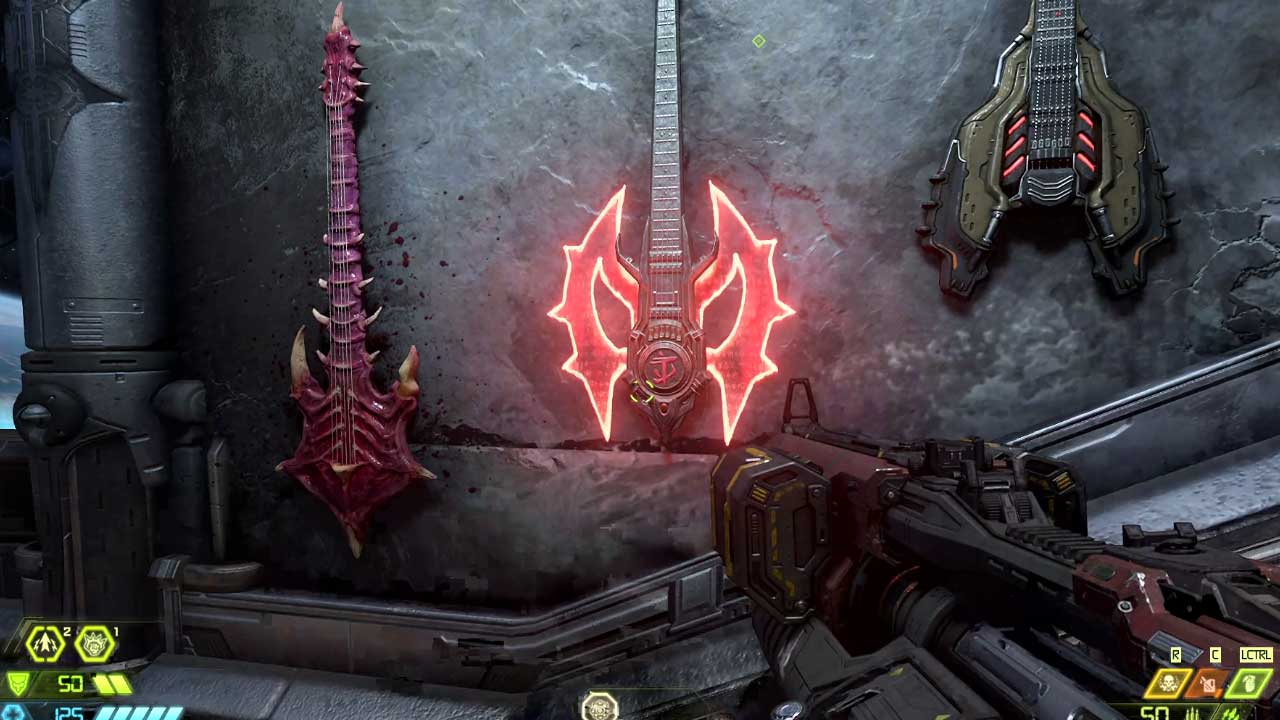The width and height of the screenshot is (1280, 720).
Task: Click the octagonal emblem at bottom center
Action: tap(600, 707)
